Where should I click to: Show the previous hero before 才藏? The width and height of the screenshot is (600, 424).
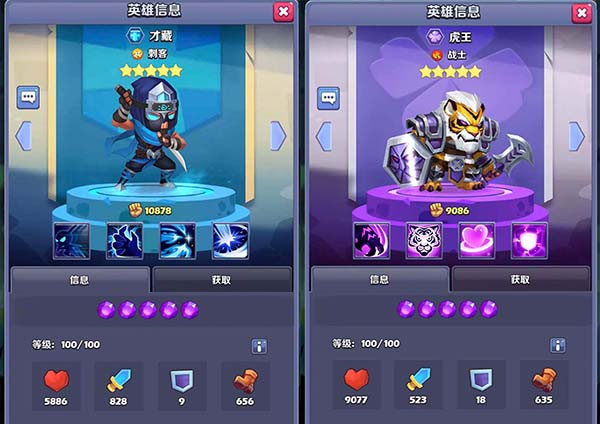[23, 135]
